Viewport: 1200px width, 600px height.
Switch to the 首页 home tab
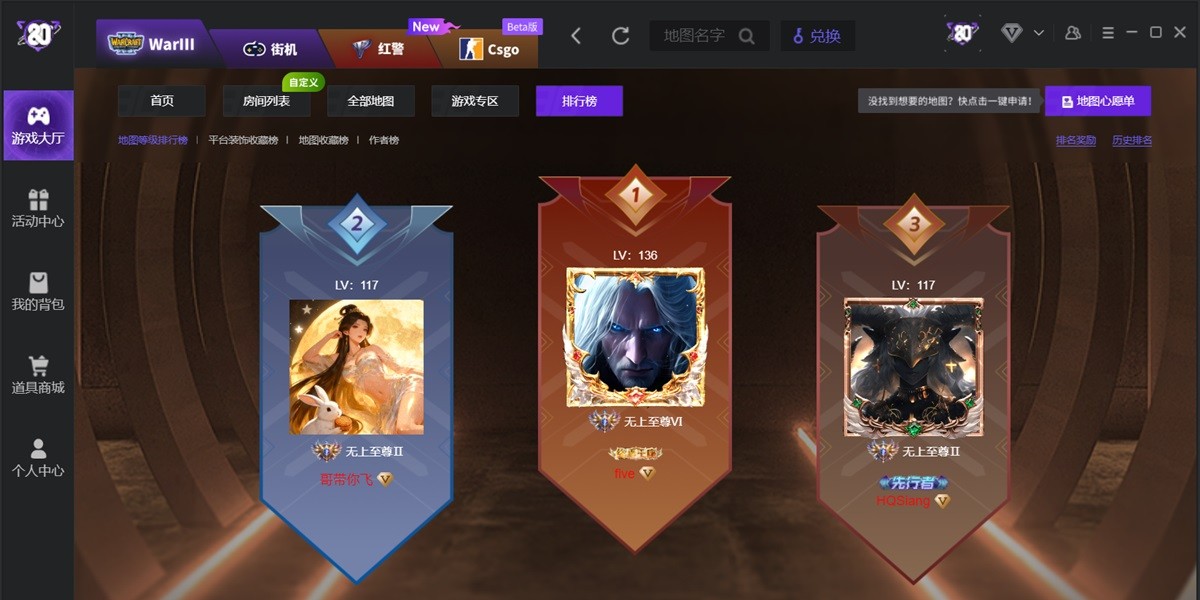[x=162, y=101]
